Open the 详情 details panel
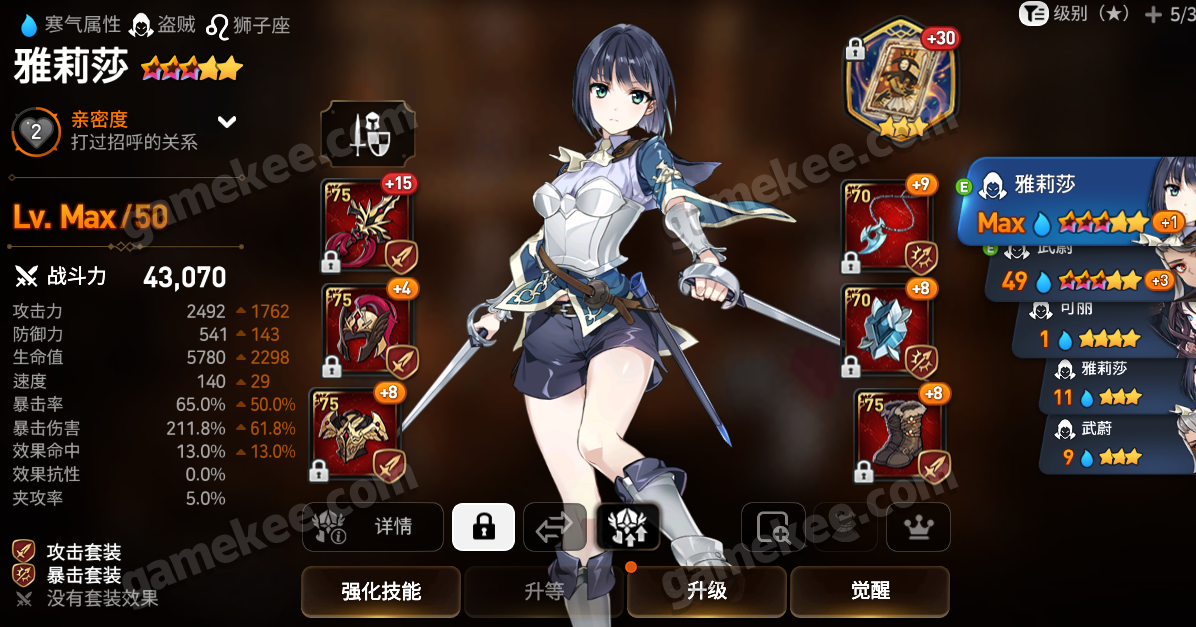 (373, 526)
